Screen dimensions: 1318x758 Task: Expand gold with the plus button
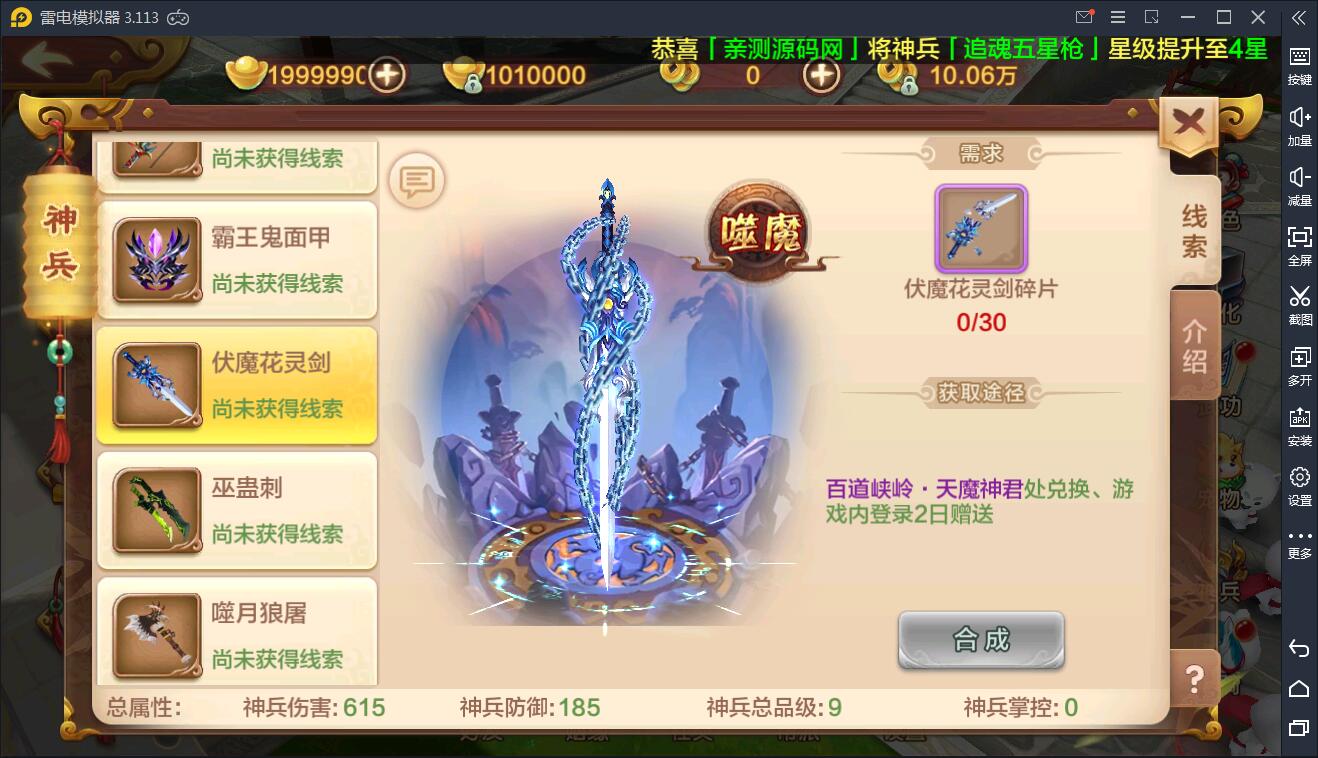[x=820, y=75]
